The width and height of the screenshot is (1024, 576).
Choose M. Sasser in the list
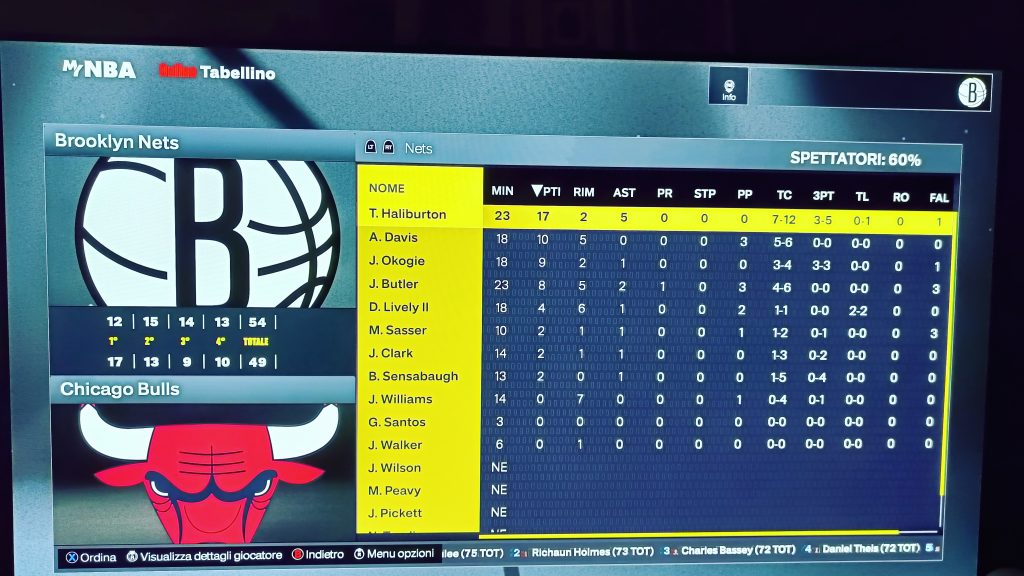coord(397,330)
